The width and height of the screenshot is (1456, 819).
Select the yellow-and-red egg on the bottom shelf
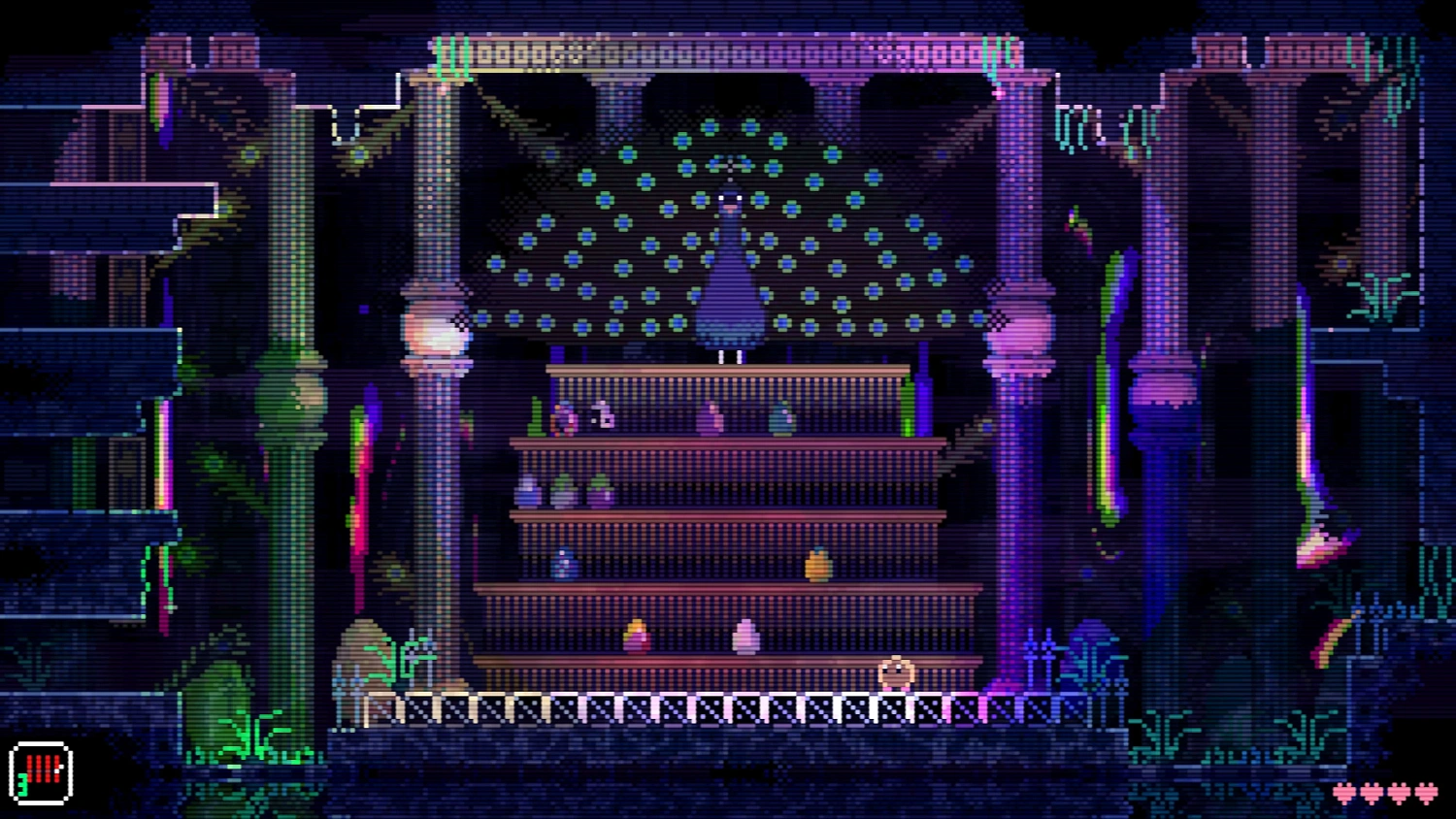[x=638, y=637]
